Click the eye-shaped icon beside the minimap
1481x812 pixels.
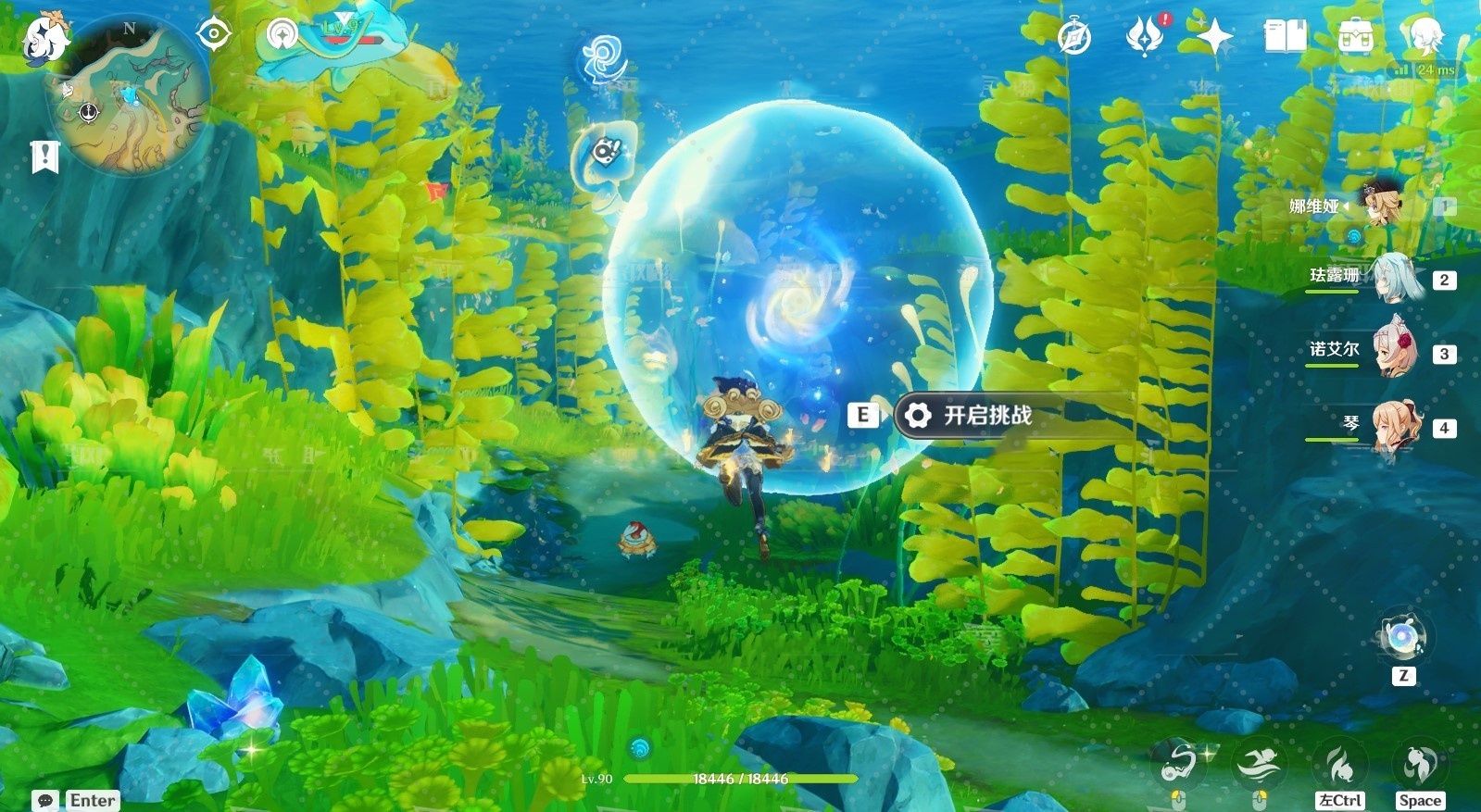[214, 34]
